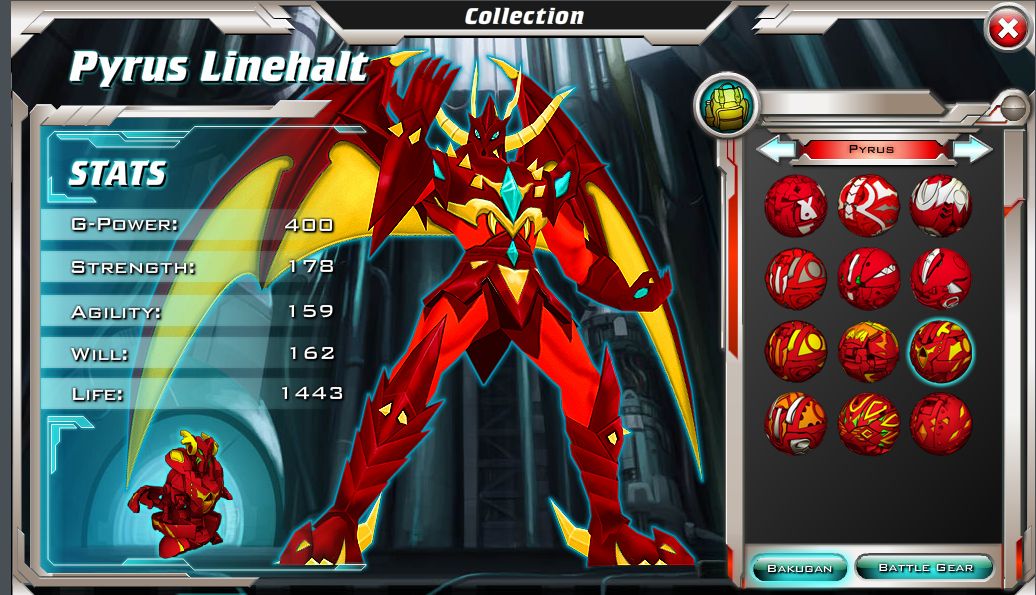Switch to the Bakugan tab
This screenshot has height=595, width=1036.
click(x=799, y=568)
